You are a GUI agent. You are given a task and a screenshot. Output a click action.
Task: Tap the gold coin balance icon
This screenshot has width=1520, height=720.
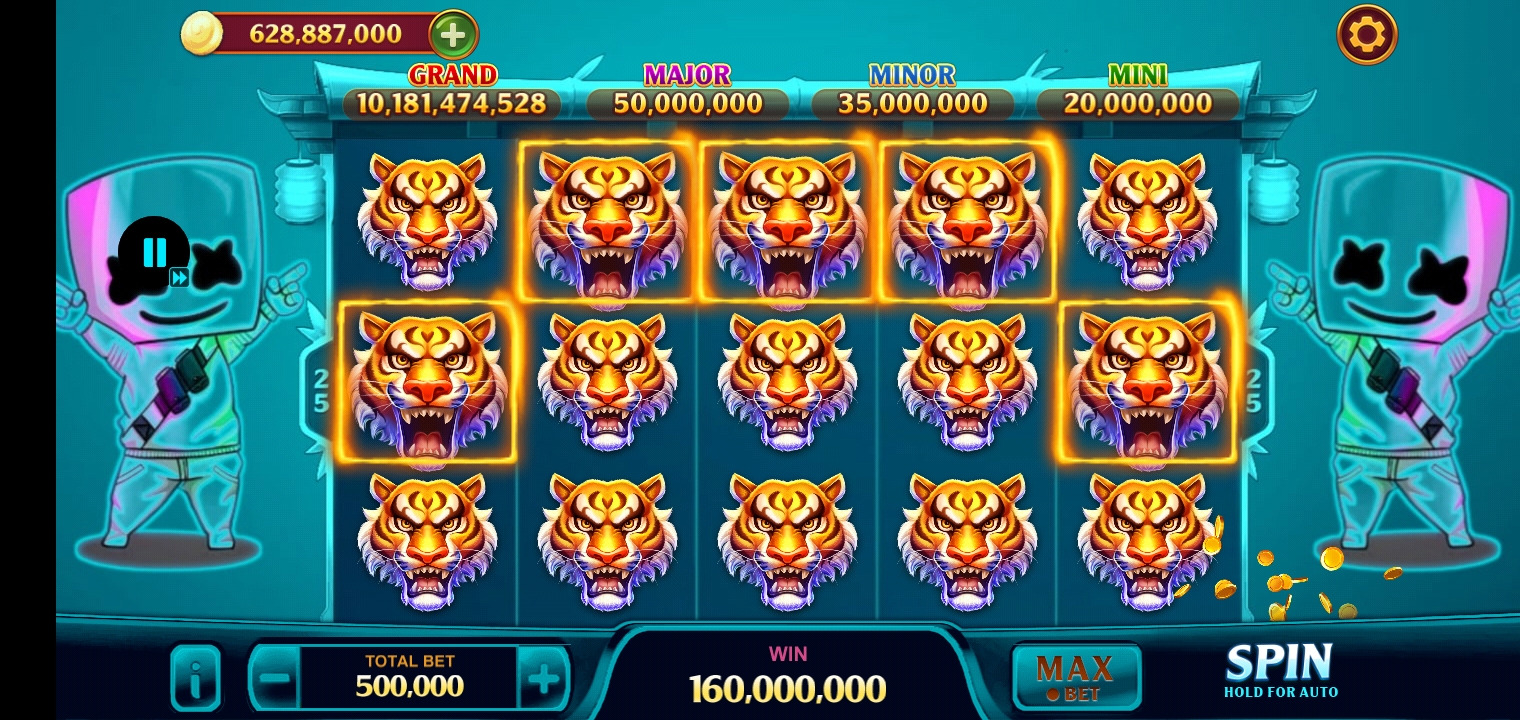(201, 32)
